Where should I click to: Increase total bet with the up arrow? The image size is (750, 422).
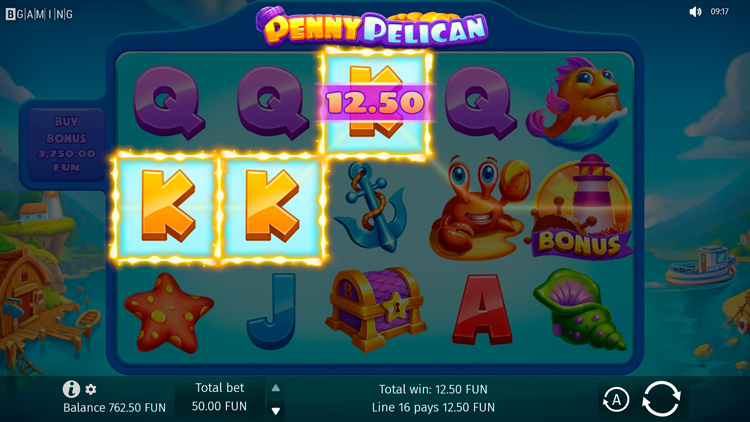coord(276,388)
